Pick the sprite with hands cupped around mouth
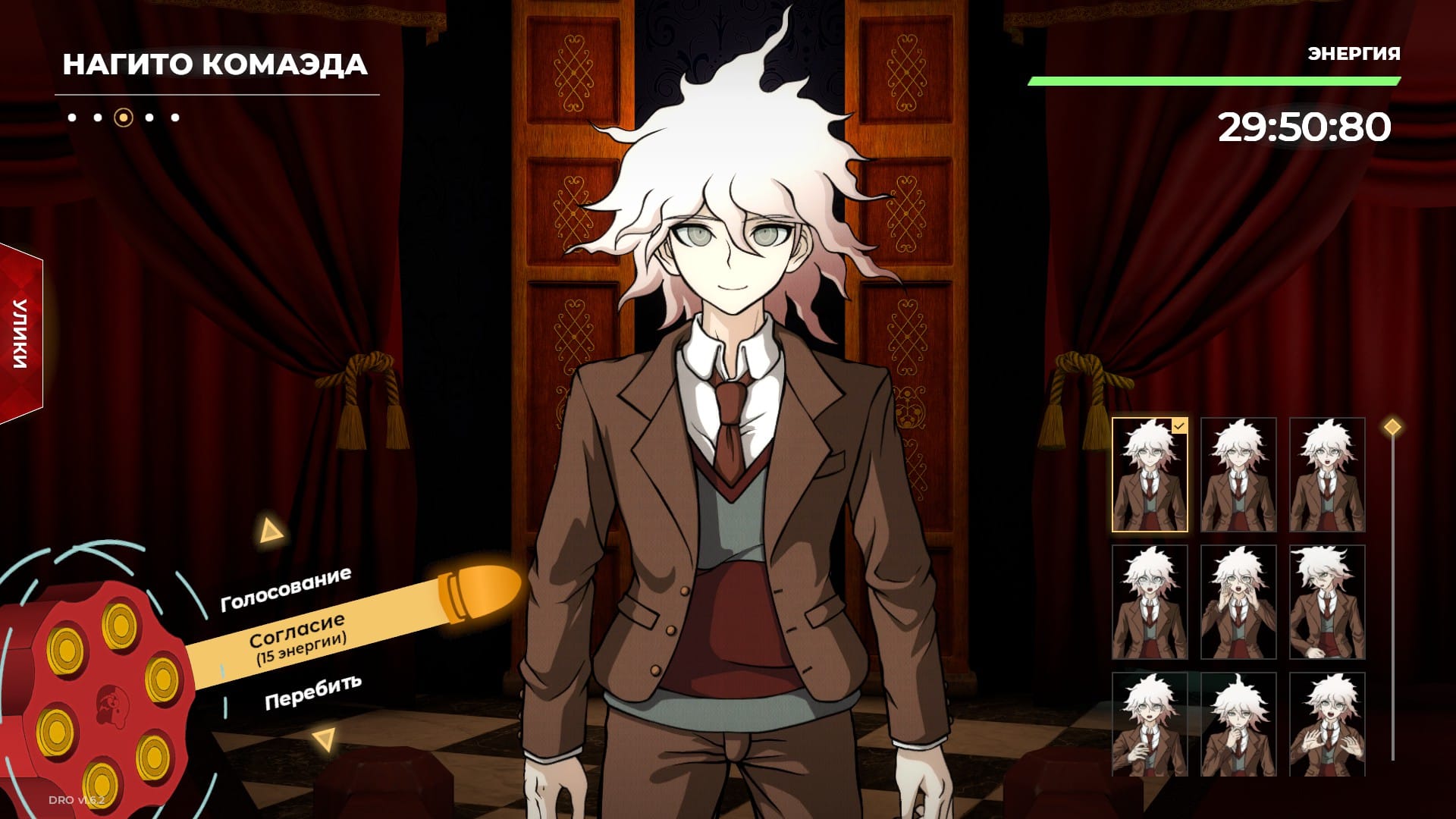 (x=1238, y=602)
